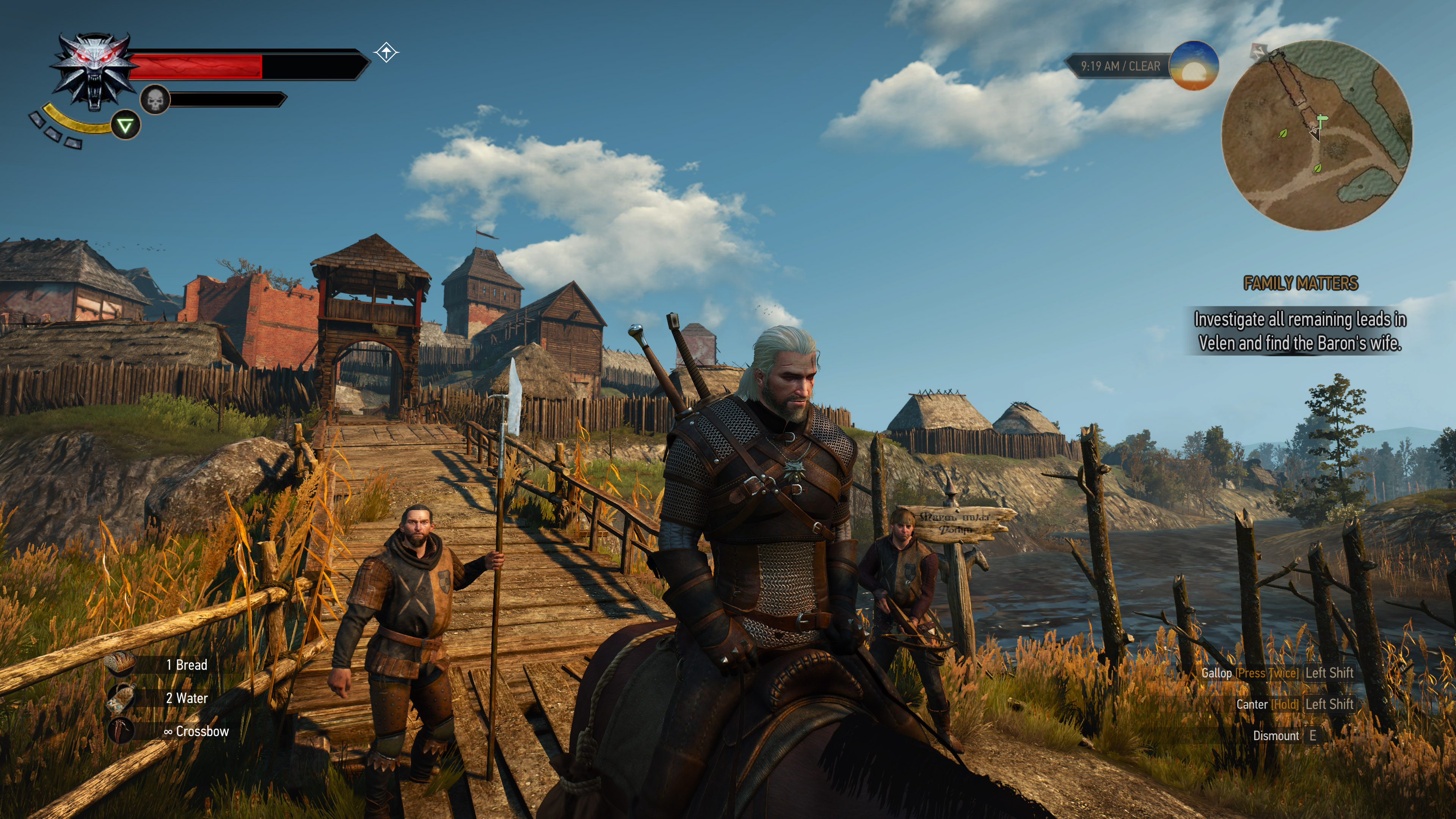Open the circular minimap
This screenshot has width=1456, height=819.
[1316, 135]
